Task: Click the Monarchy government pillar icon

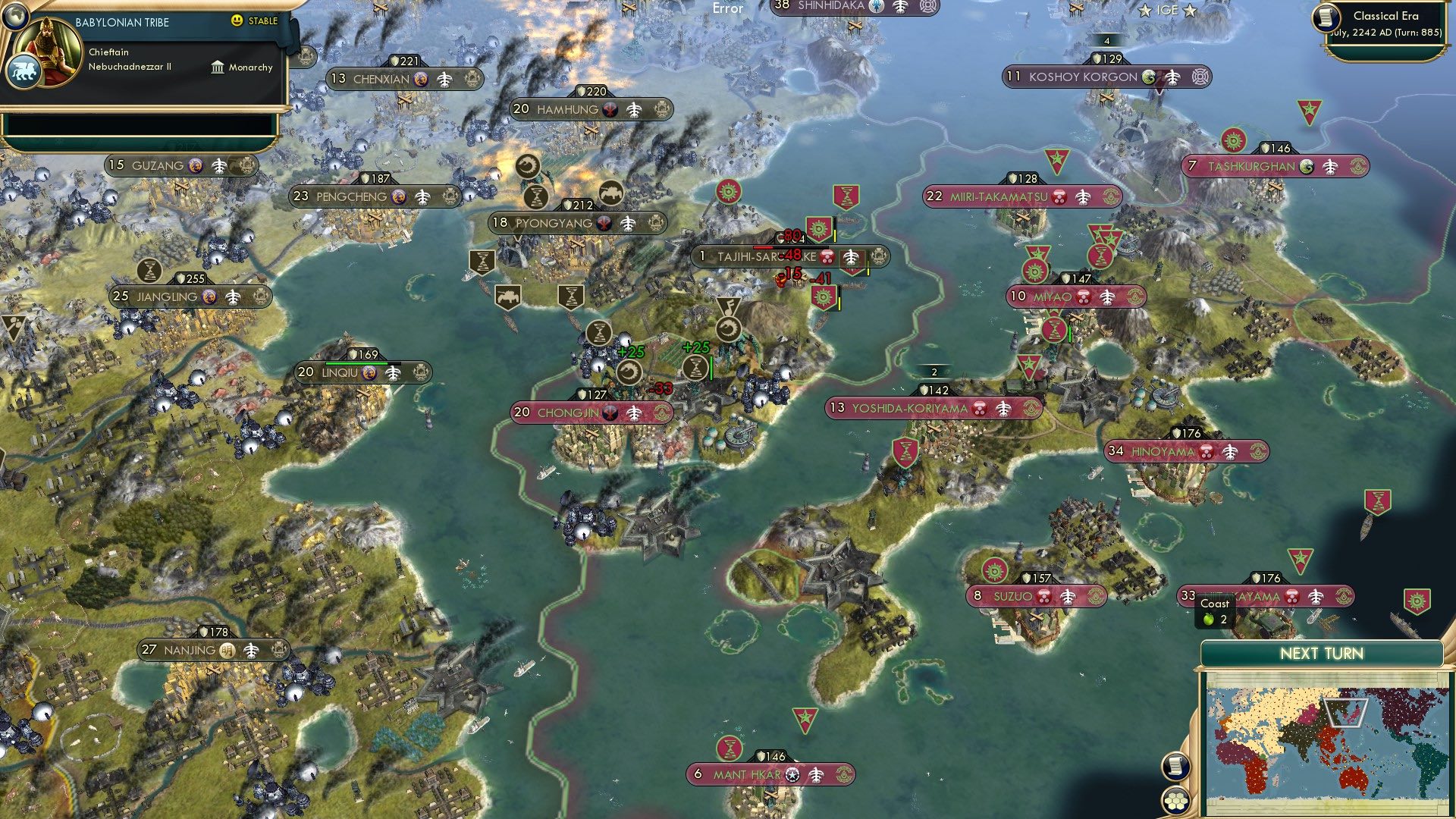Action: 218,67
